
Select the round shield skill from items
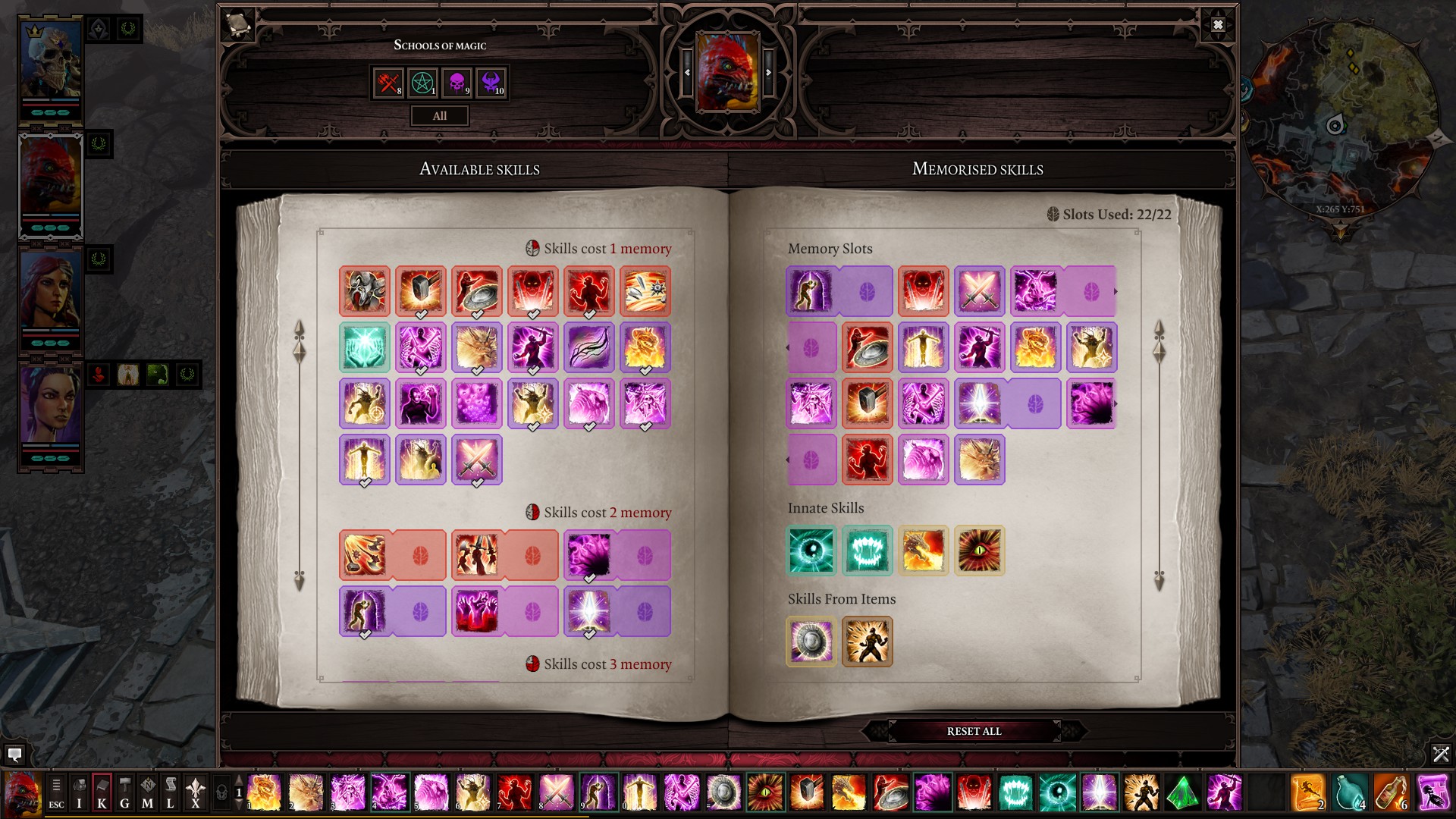811,642
